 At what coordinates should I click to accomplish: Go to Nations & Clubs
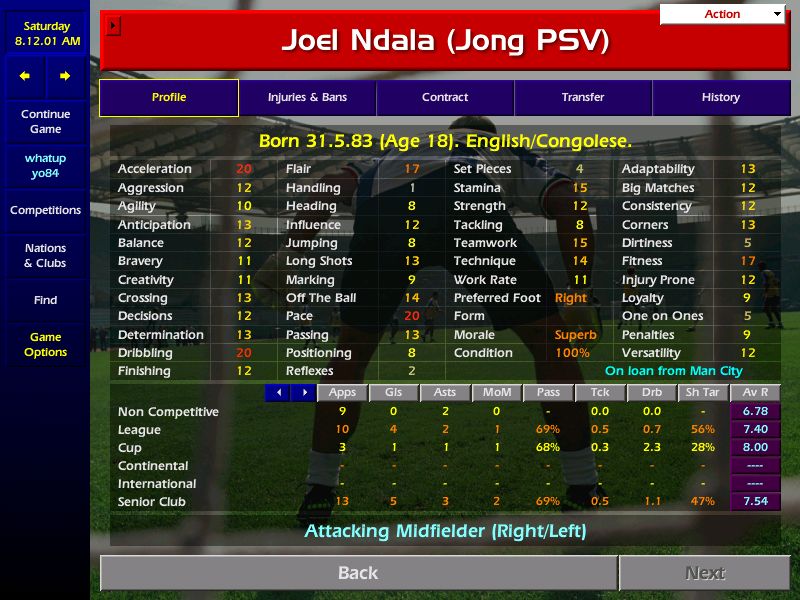coord(45,256)
